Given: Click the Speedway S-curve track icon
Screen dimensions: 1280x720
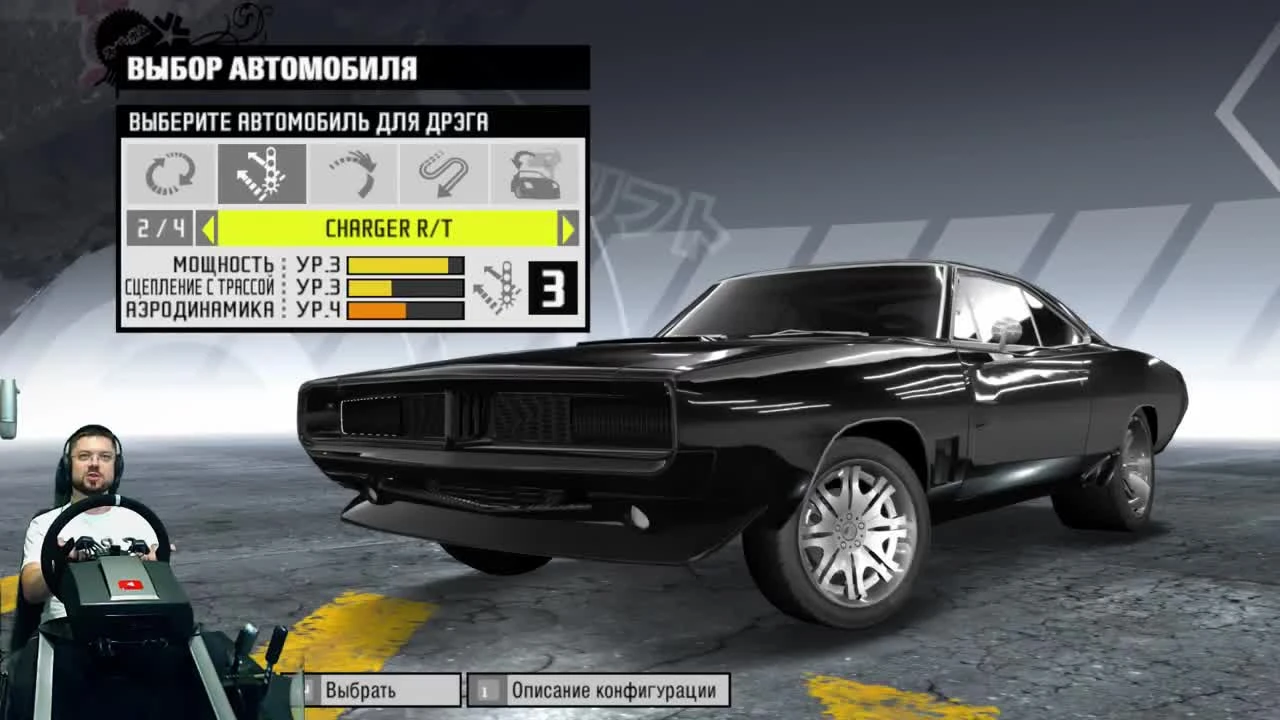Looking at the screenshot, I should [x=443, y=172].
